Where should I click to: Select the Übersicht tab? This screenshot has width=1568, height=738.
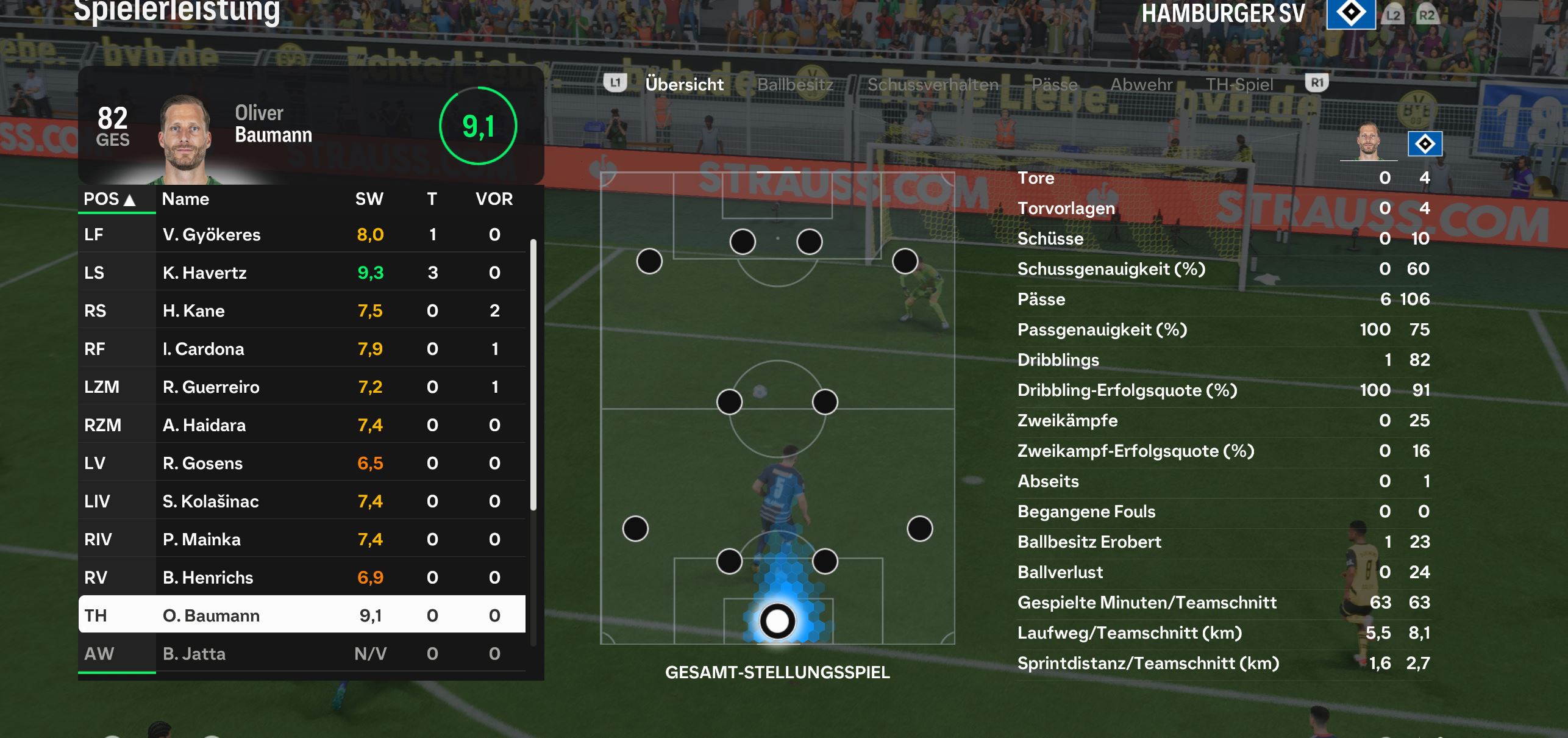coord(684,85)
